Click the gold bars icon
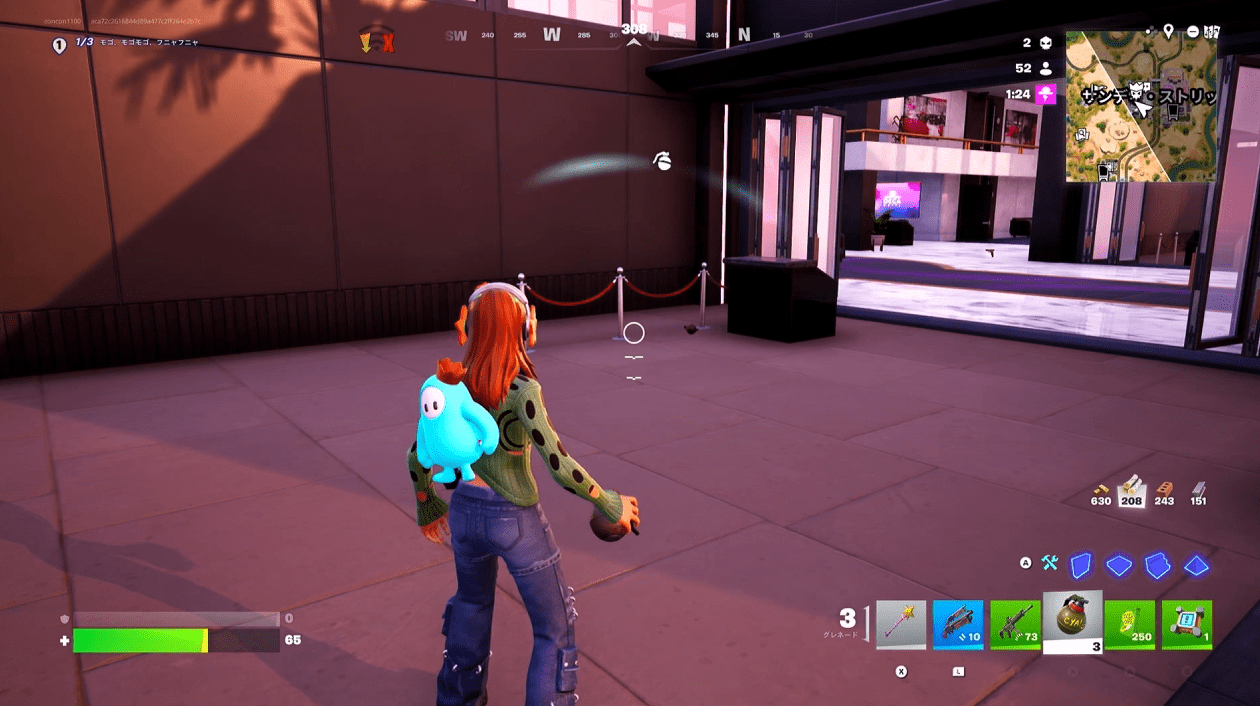 [1100, 487]
